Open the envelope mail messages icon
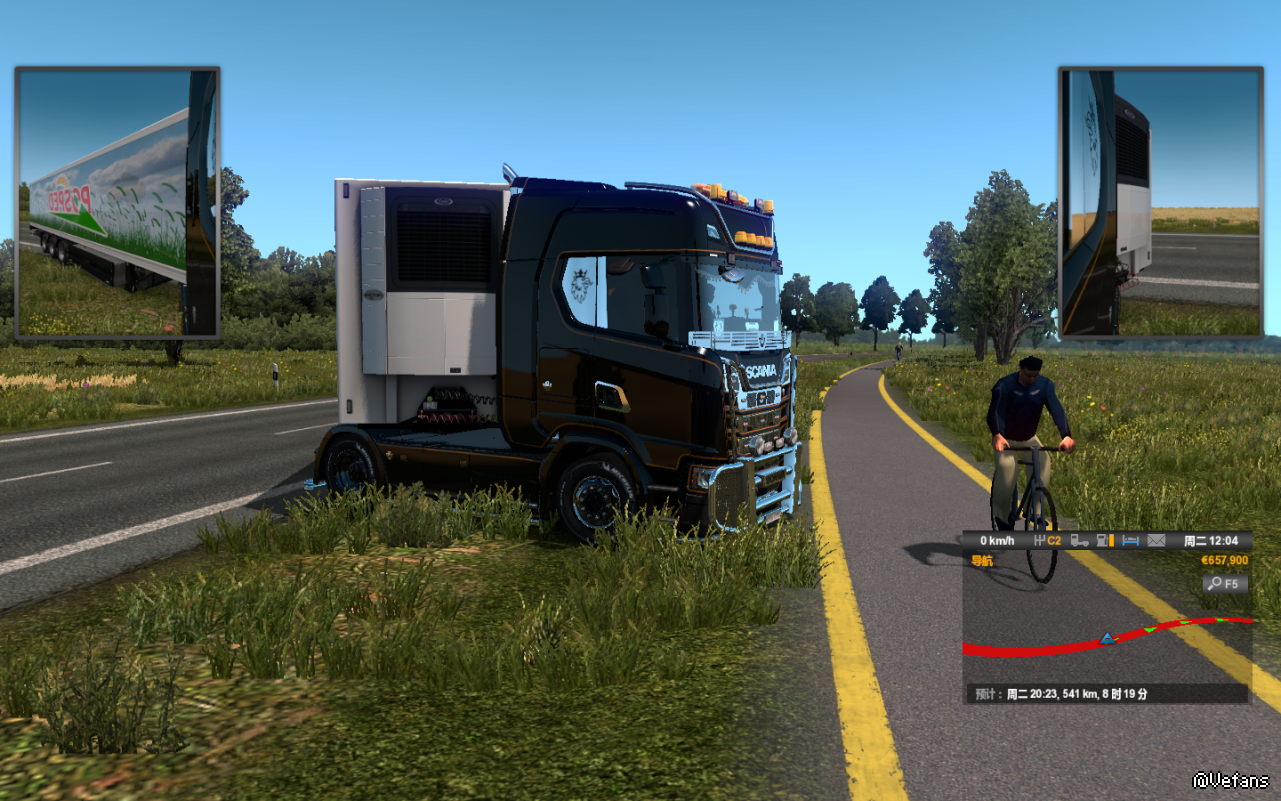 click(1156, 541)
